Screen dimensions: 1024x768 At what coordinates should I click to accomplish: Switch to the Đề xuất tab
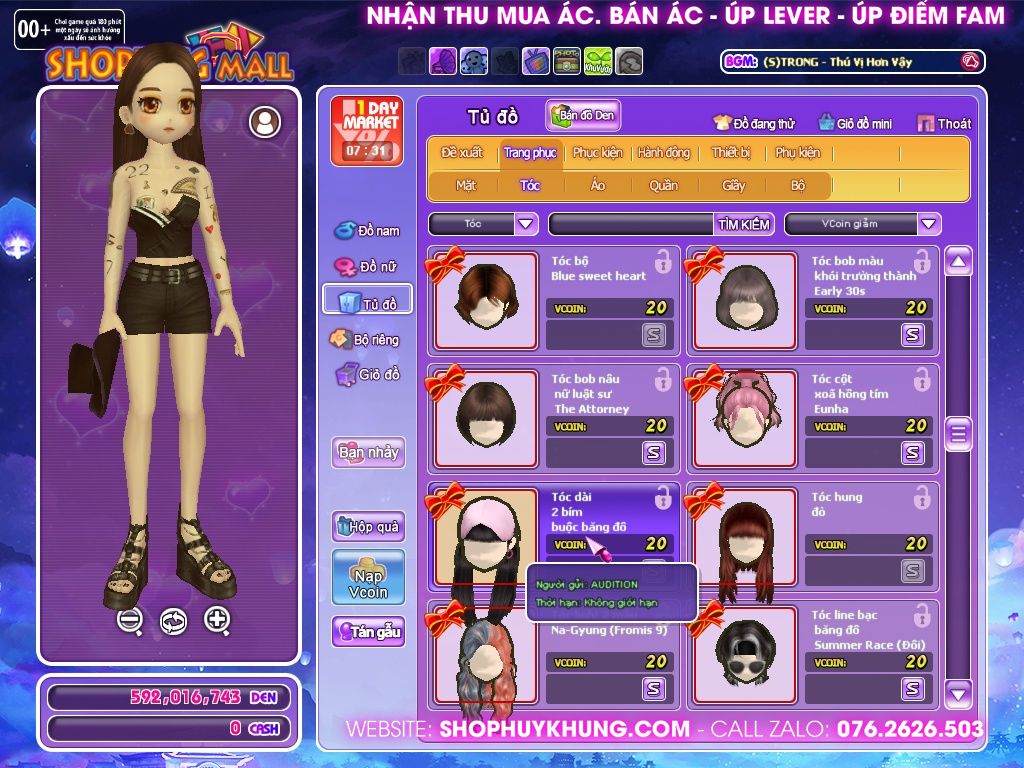click(x=461, y=153)
